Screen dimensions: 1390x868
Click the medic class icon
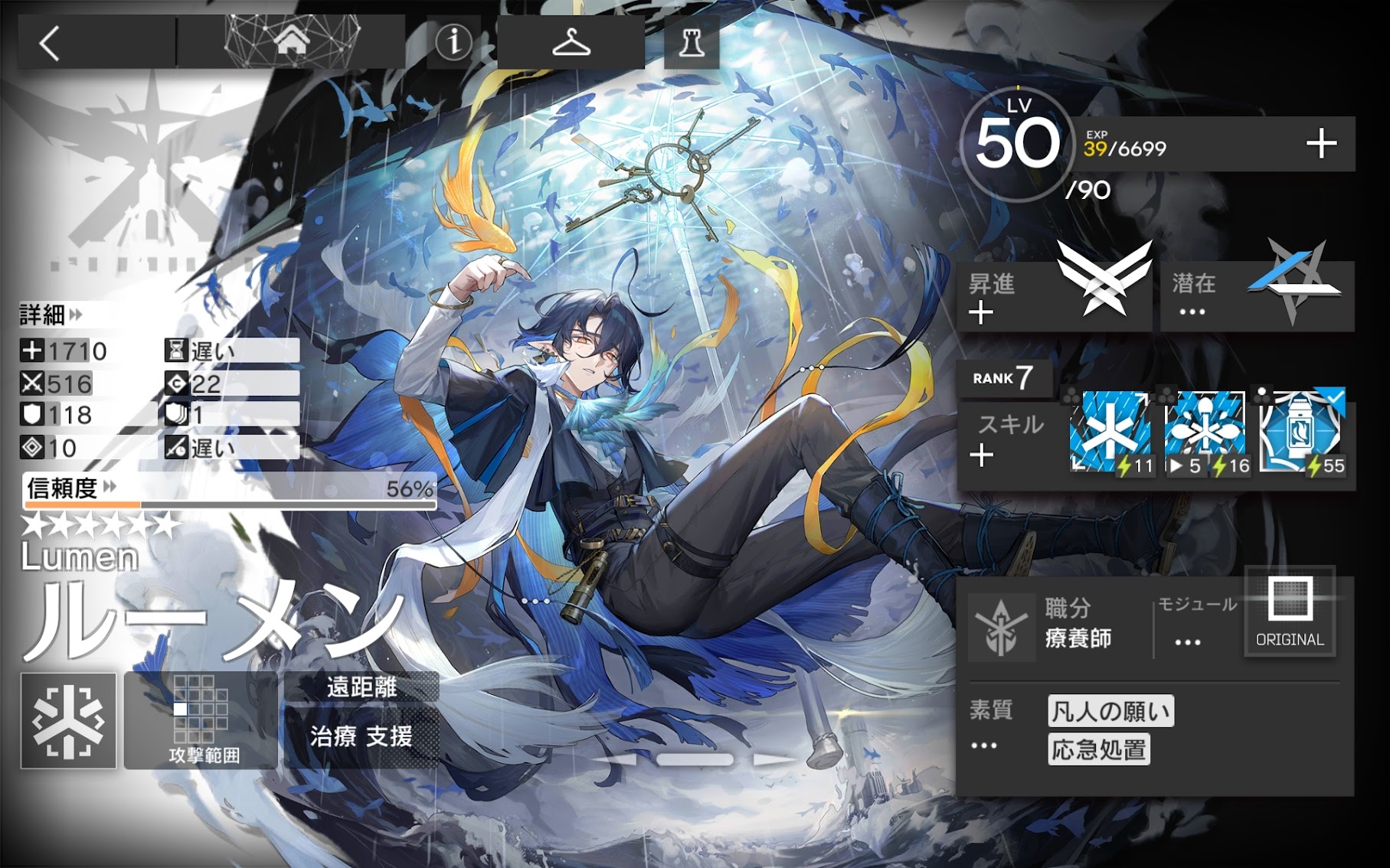tap(69, 721)
